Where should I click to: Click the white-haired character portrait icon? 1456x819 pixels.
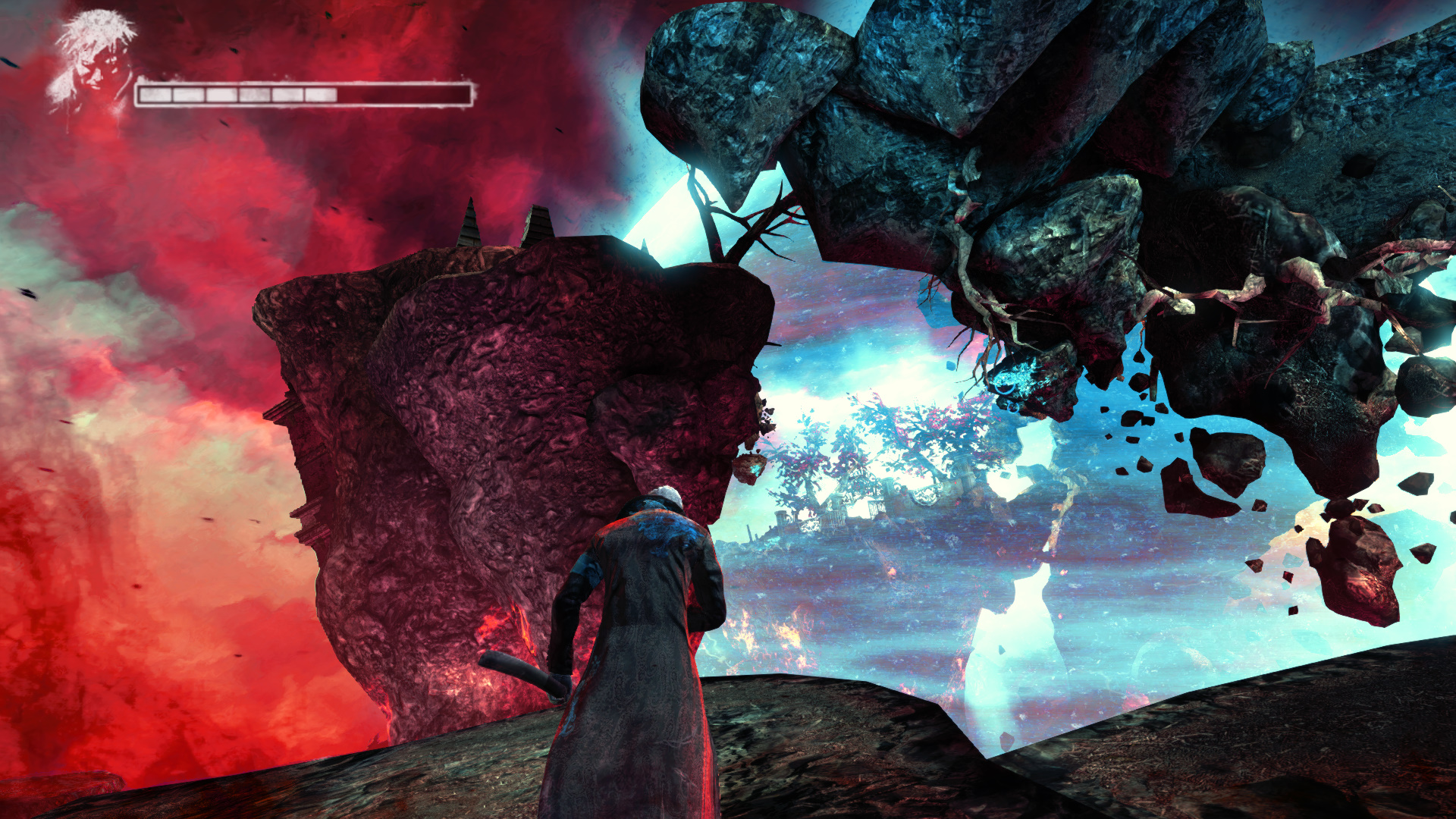tap(93, 64)
